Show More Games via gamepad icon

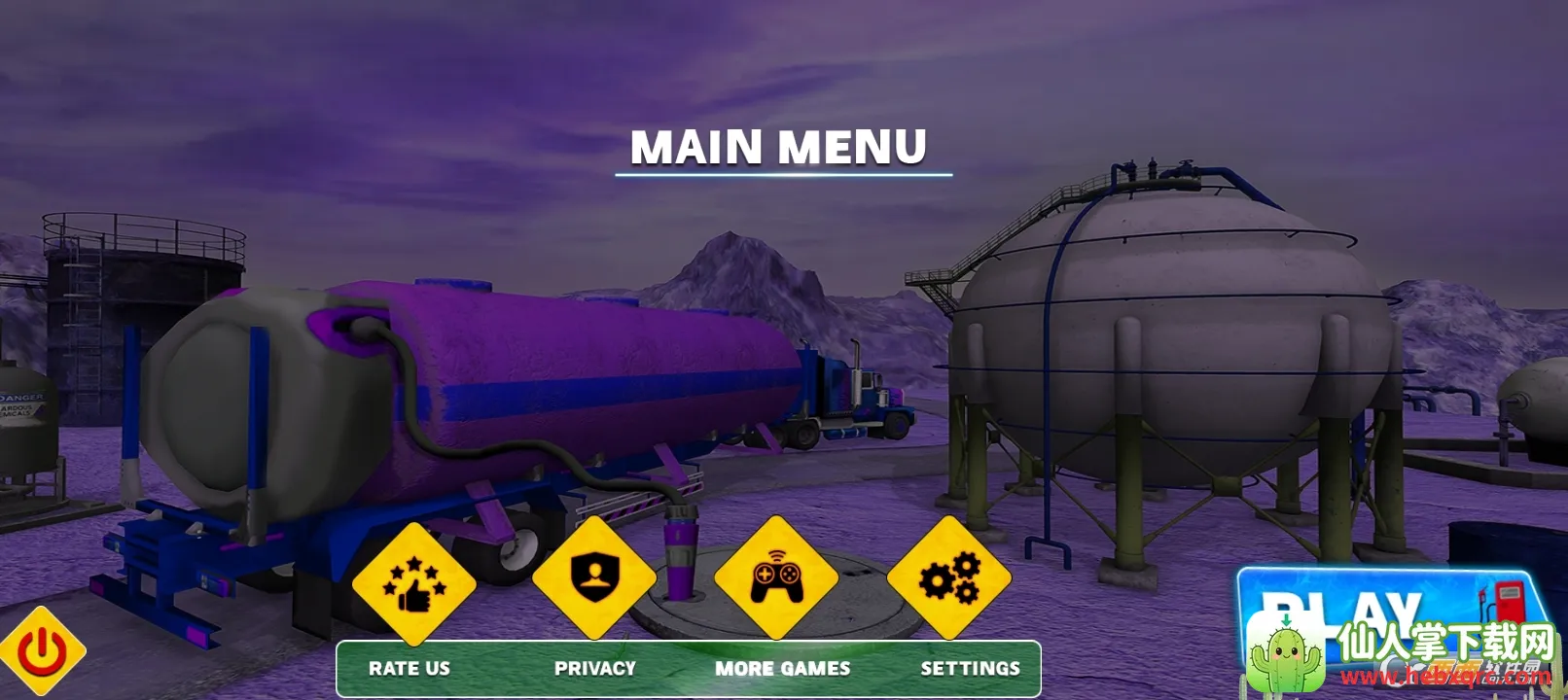pos(775,577)
